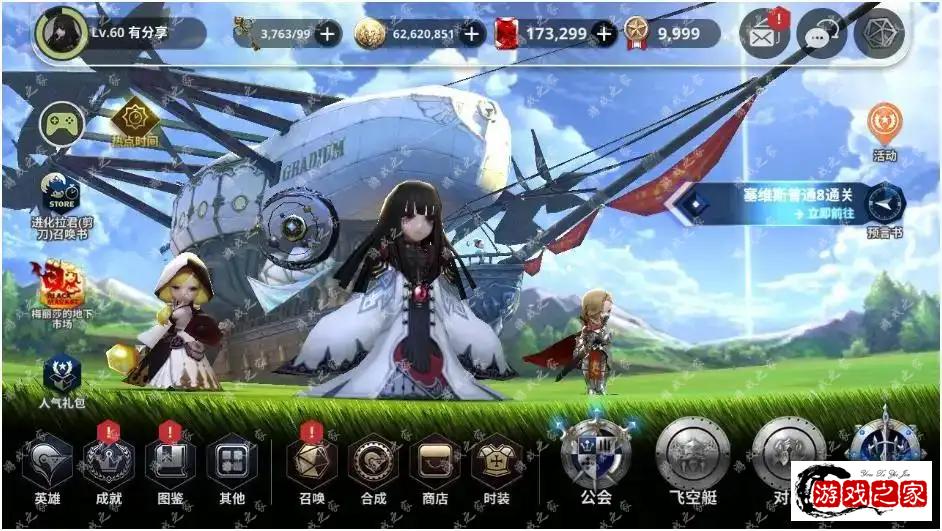The height and width of the screenshot is (531, 942).
Task: Open the 图鉴 codex menu
Action: (x=171, y=462)
